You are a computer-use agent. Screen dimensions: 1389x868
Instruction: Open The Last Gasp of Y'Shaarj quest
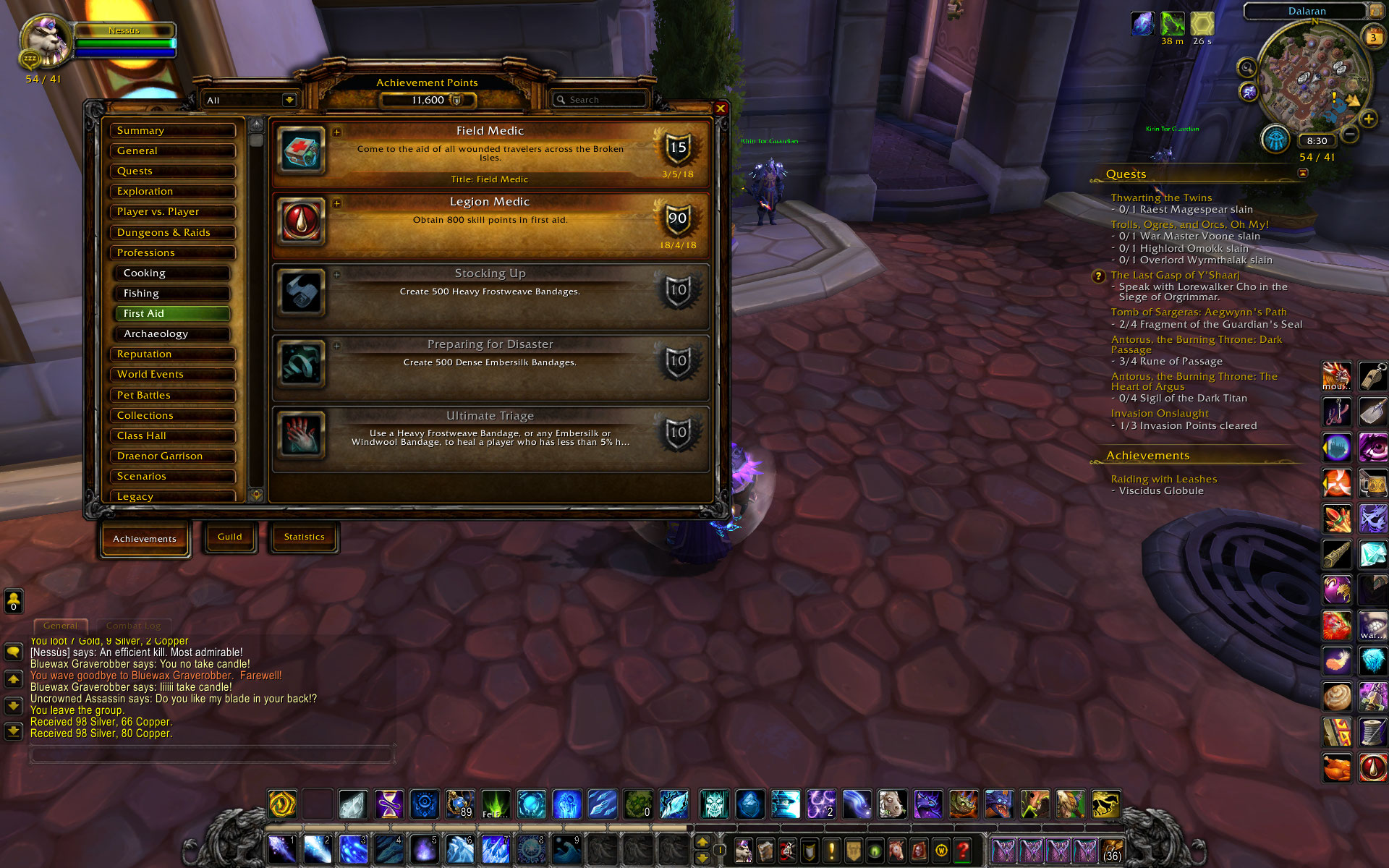coord(1175,275)
